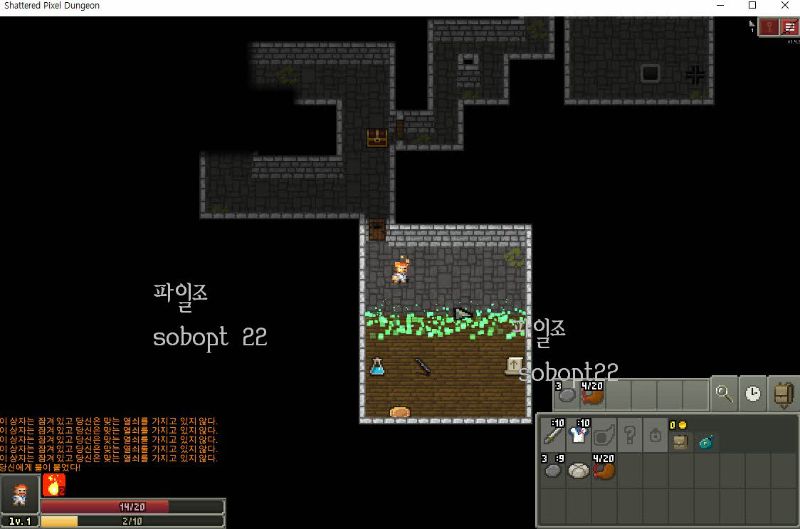Select the equipped sword weapon slot
Screen dimensions: 800x529
tap(553, 434)
